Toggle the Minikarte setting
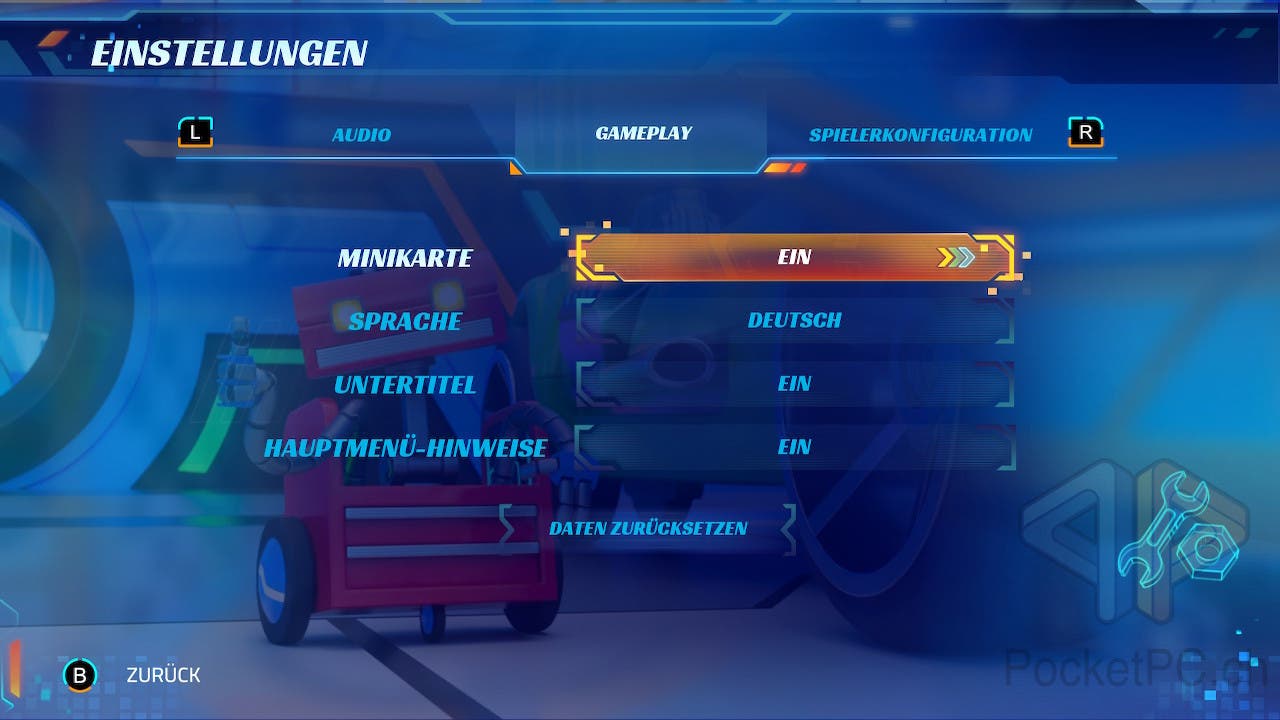1280x720 pixels. coord(794,257)
